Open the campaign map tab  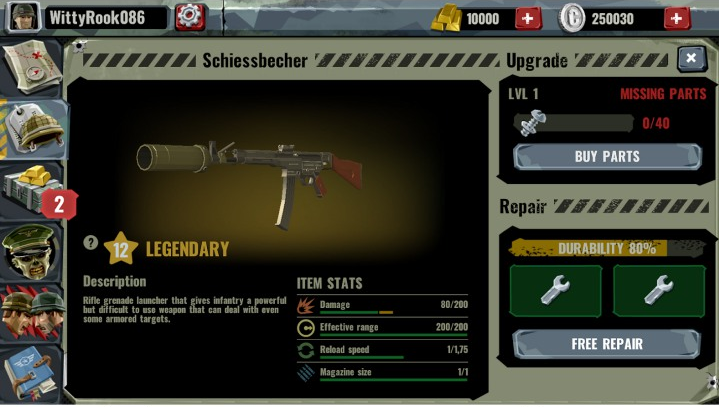[x=31, y=68]
